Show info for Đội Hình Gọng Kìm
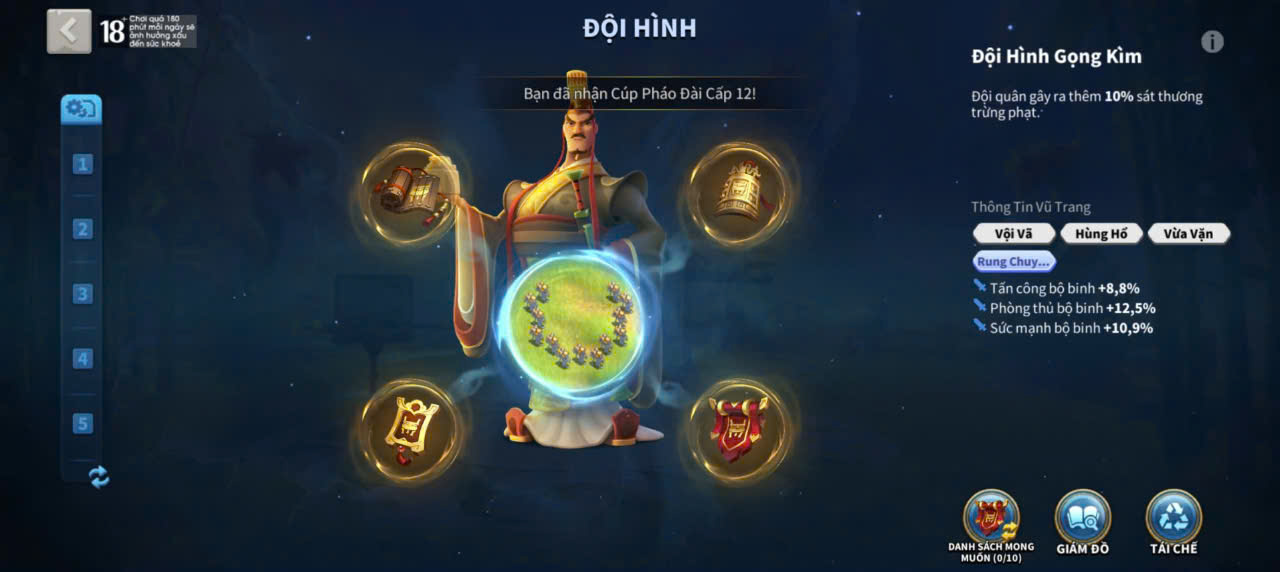Screen dimensions: 1280x572 coord(1212,41)
